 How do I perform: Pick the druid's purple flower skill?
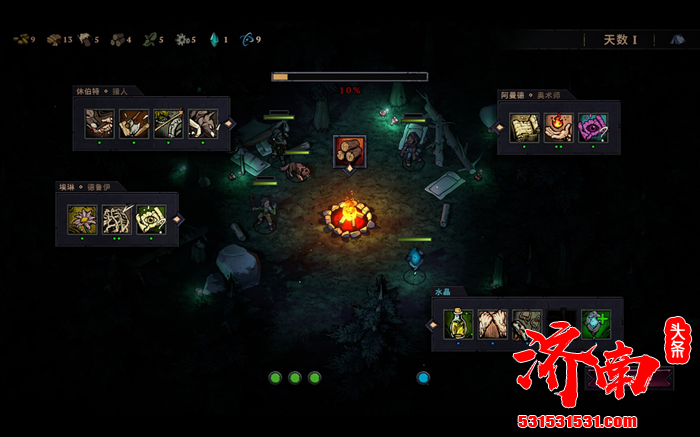[82, 219]
